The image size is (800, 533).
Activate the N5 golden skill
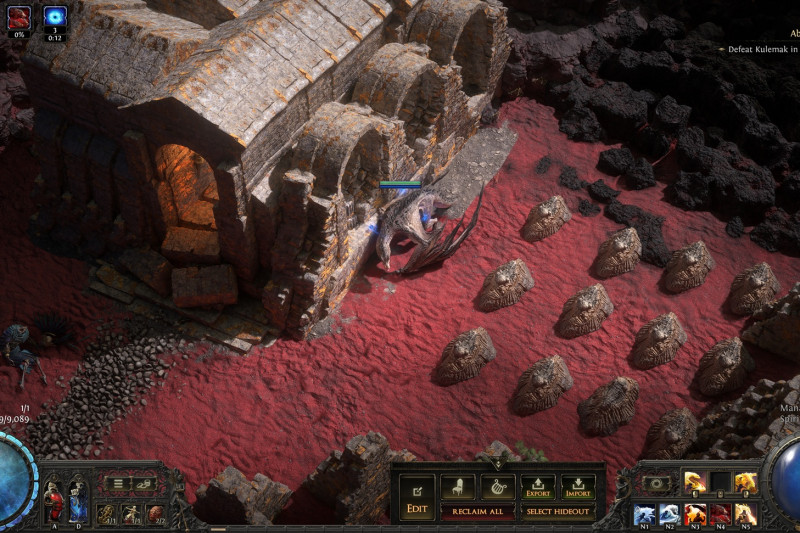745,514
